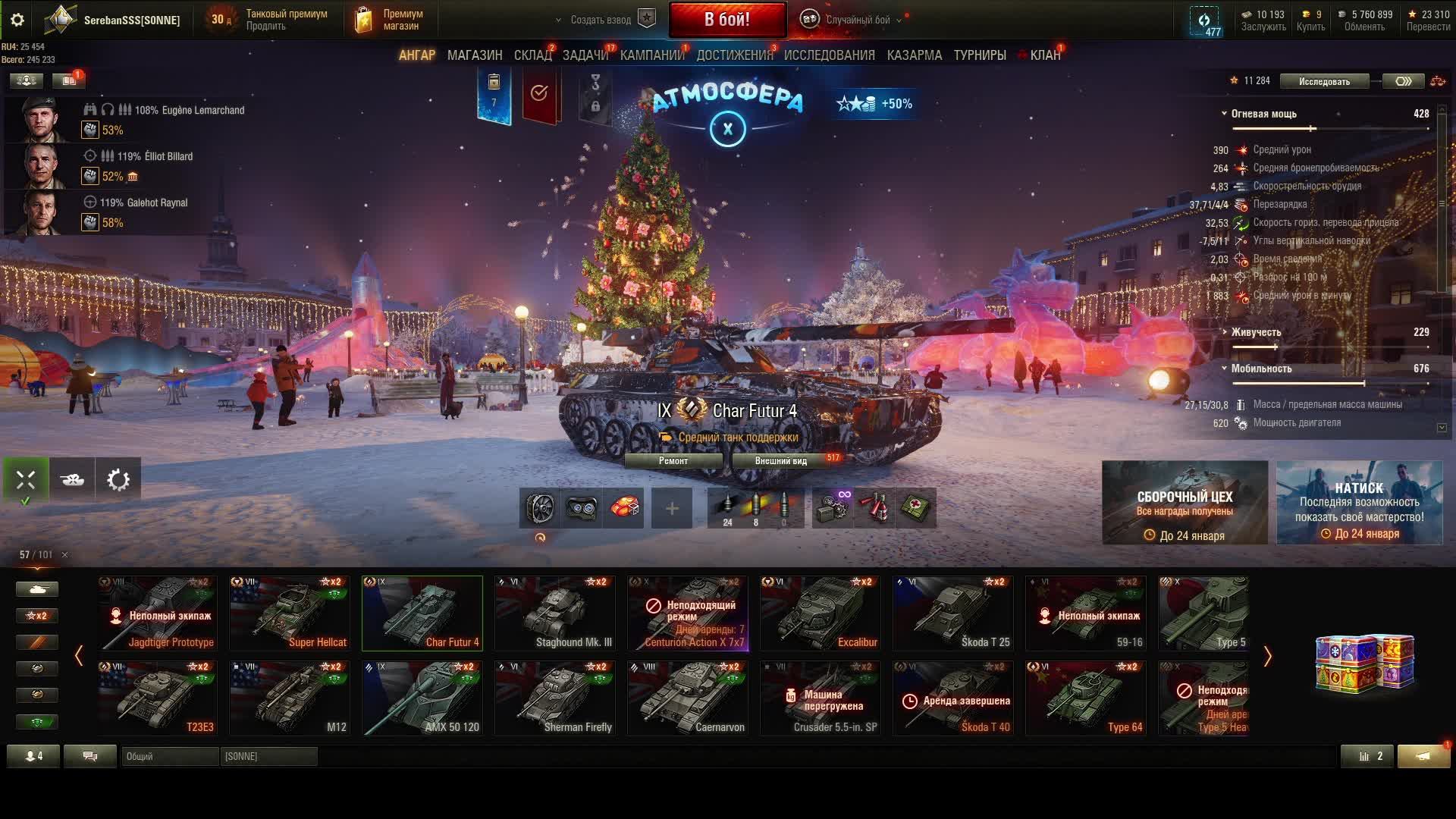Open the Случайный бой battle mode dropdown
The image size is (1456, 819).
(x=857, y=20)
